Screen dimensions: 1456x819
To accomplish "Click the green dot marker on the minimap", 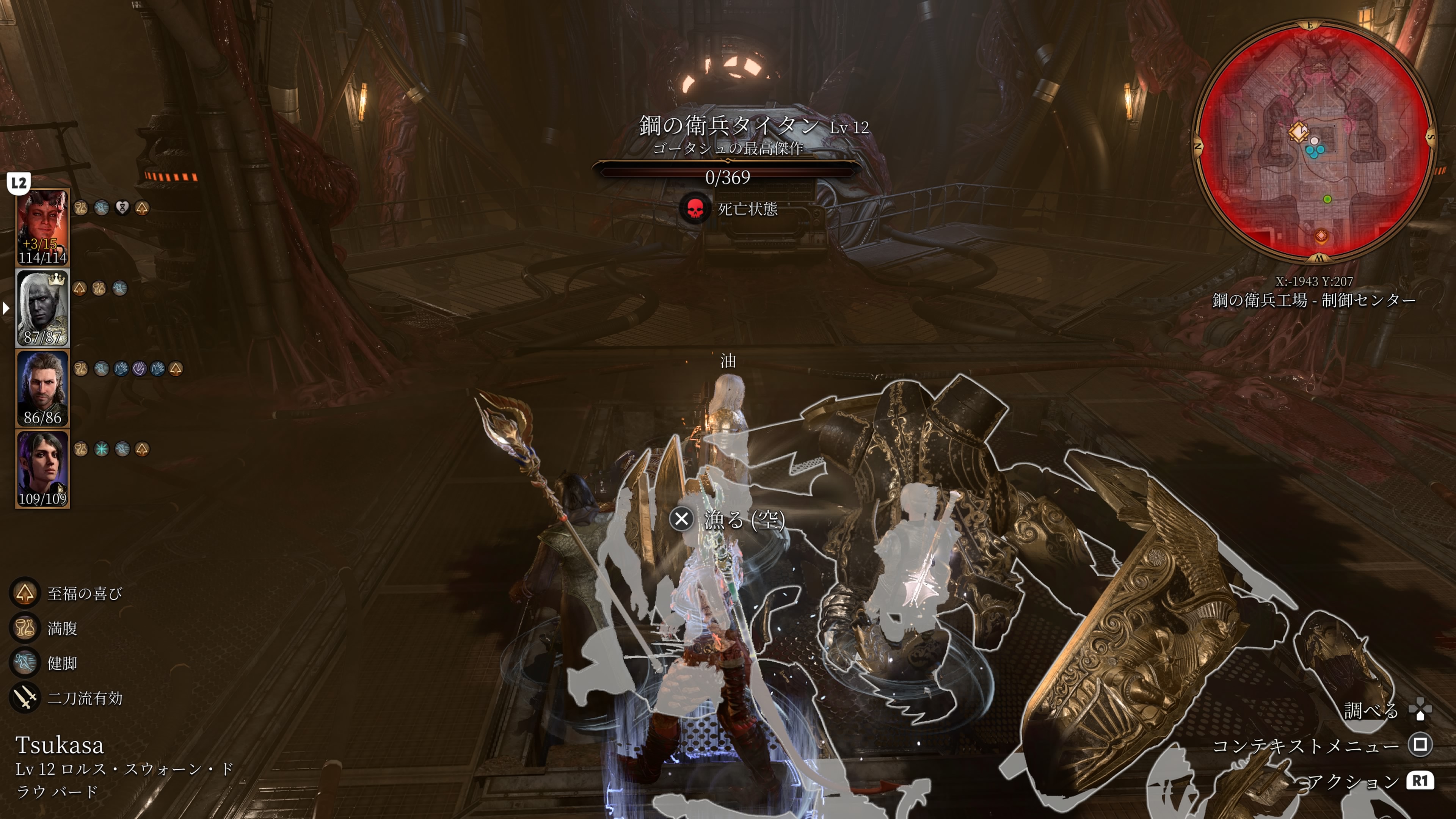I will click(x=1328, y=199).
